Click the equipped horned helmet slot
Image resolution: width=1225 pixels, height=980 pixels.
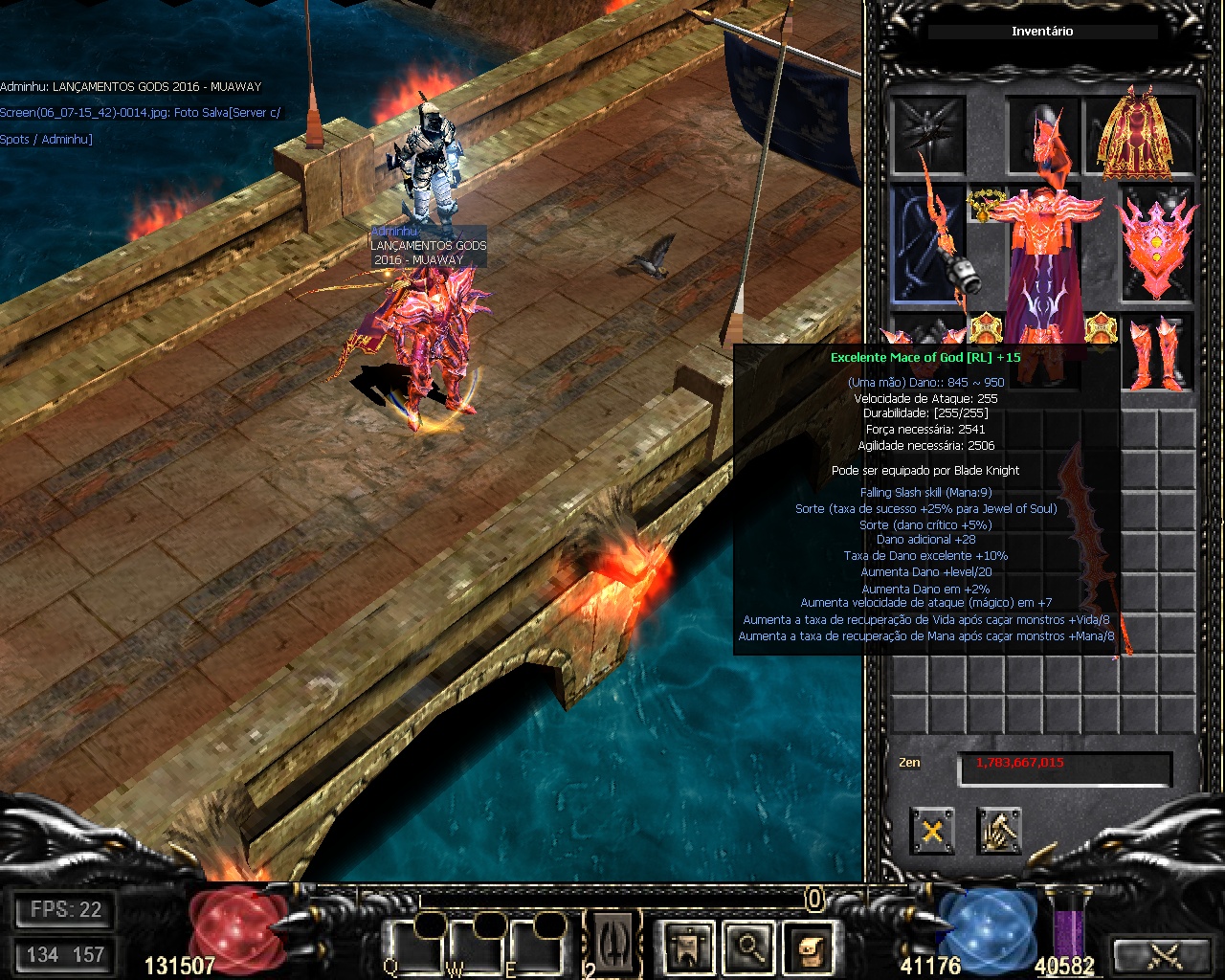[1042, 134]
